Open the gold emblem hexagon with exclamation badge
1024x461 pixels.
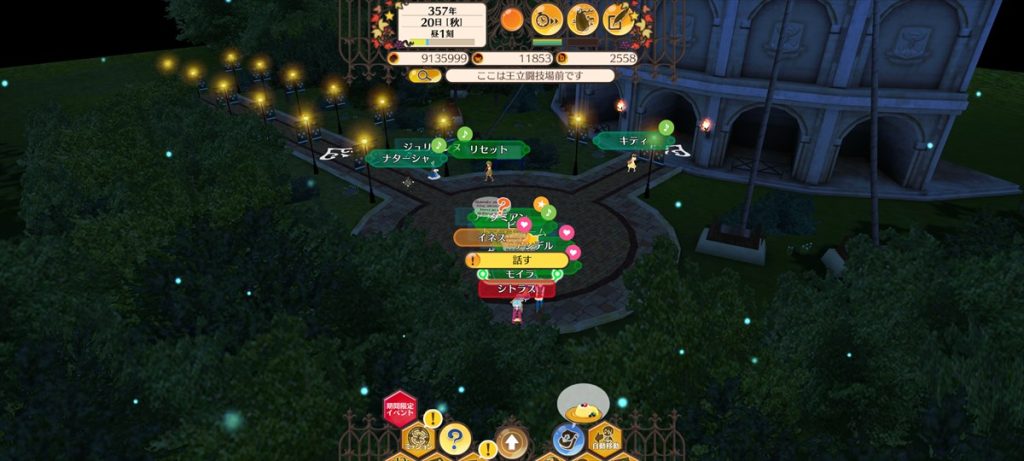coord(417,439)
